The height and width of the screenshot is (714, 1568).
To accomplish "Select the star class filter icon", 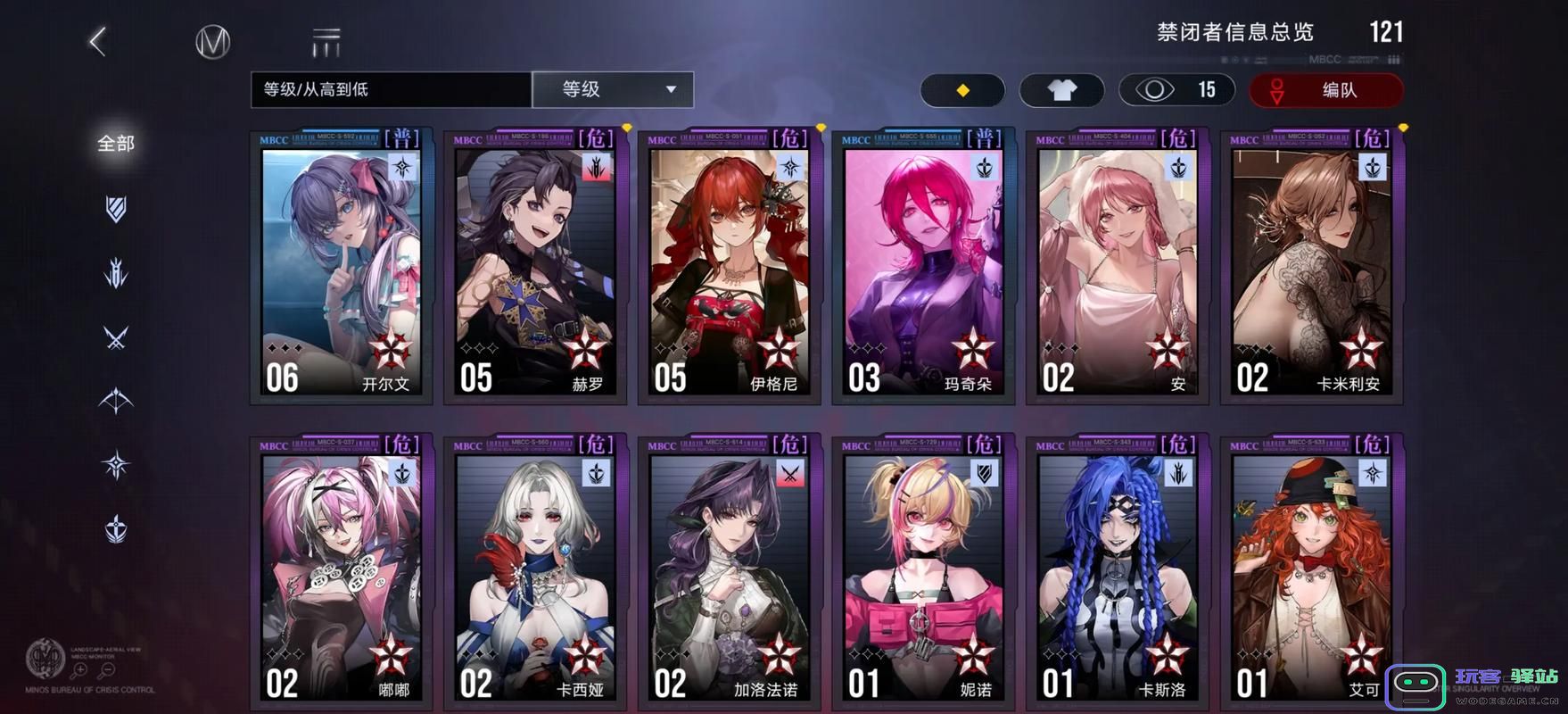I will (x=114, y=462).
